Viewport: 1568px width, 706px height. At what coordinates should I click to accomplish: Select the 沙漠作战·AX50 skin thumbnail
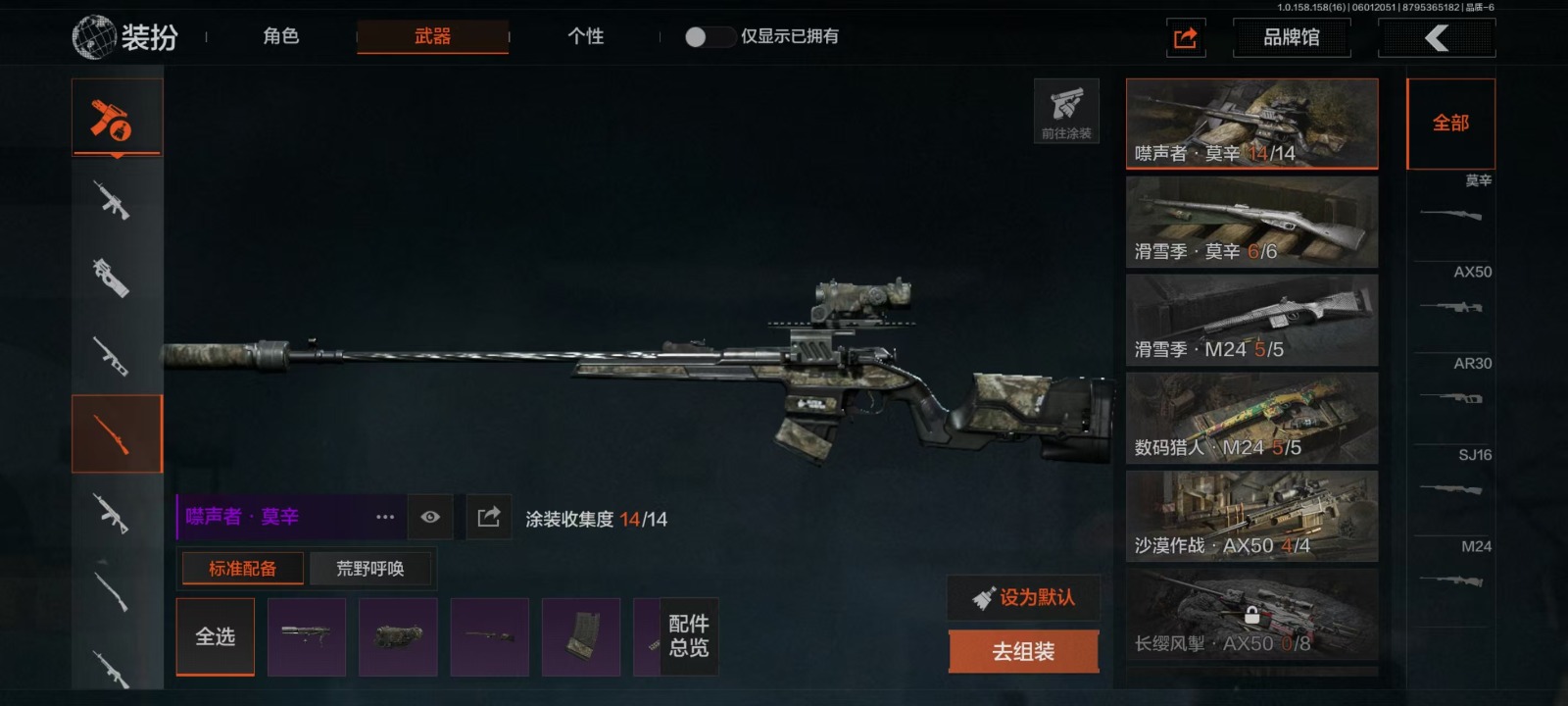[x=1251, y=516]
